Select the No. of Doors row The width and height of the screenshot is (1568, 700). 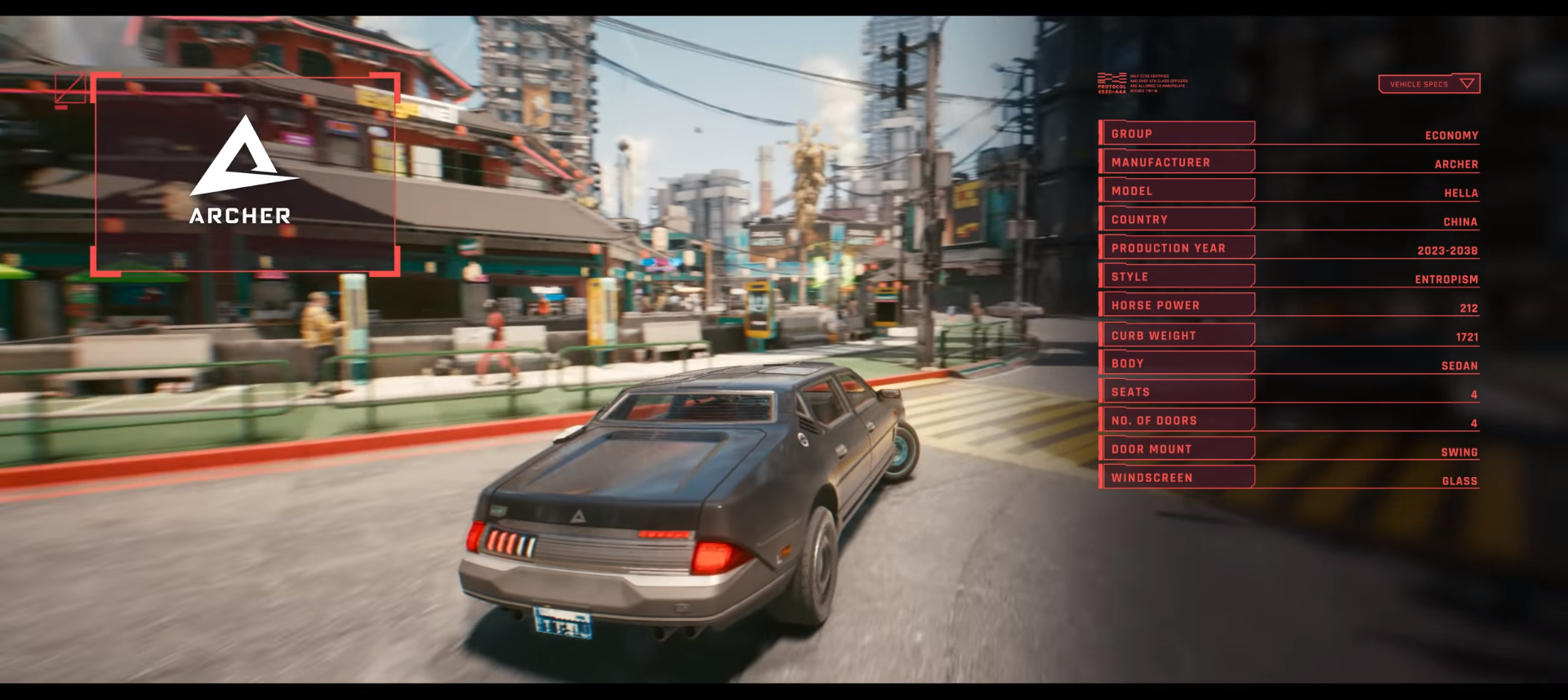point(1177,420)
